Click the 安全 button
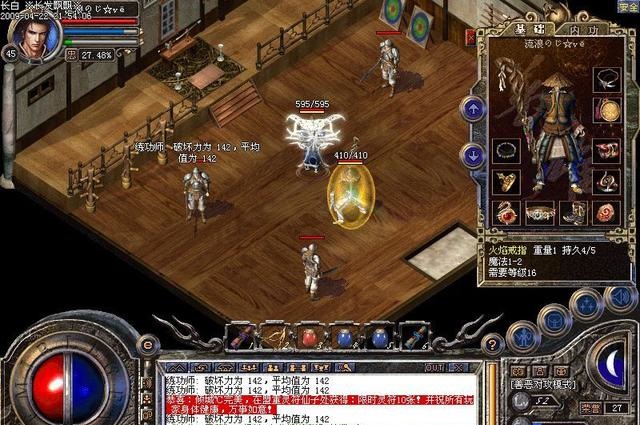This screenshot has width=640, height=425. click(x=627, y=8)
